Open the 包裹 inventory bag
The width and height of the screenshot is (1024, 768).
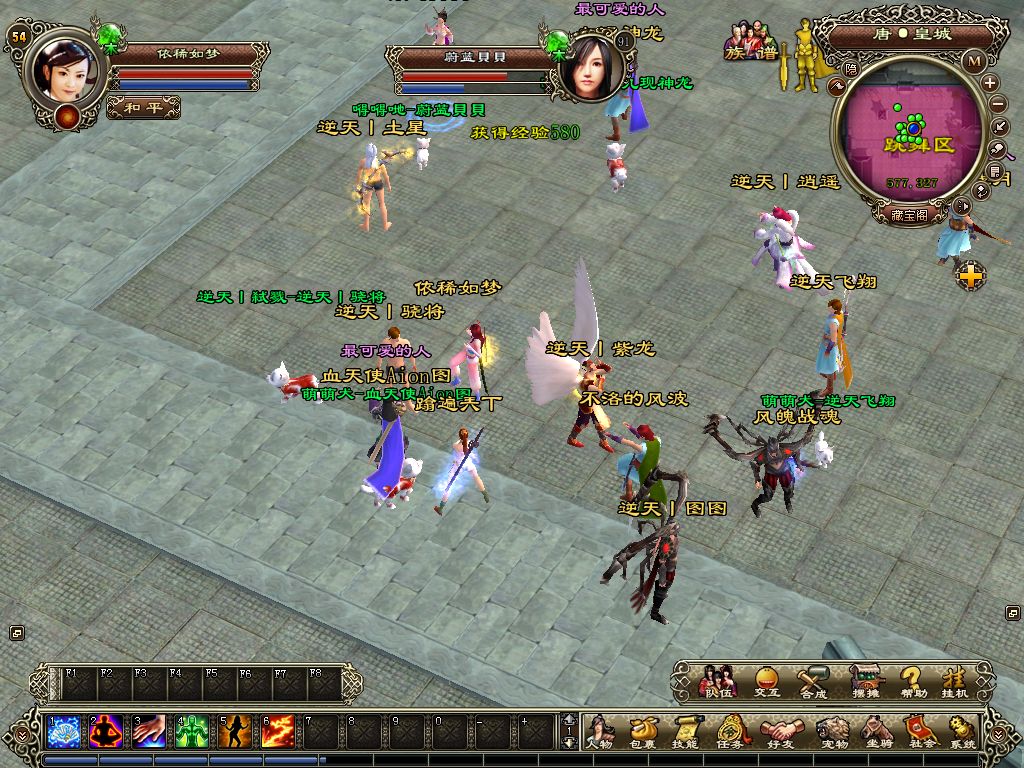[x=642, y=731]
